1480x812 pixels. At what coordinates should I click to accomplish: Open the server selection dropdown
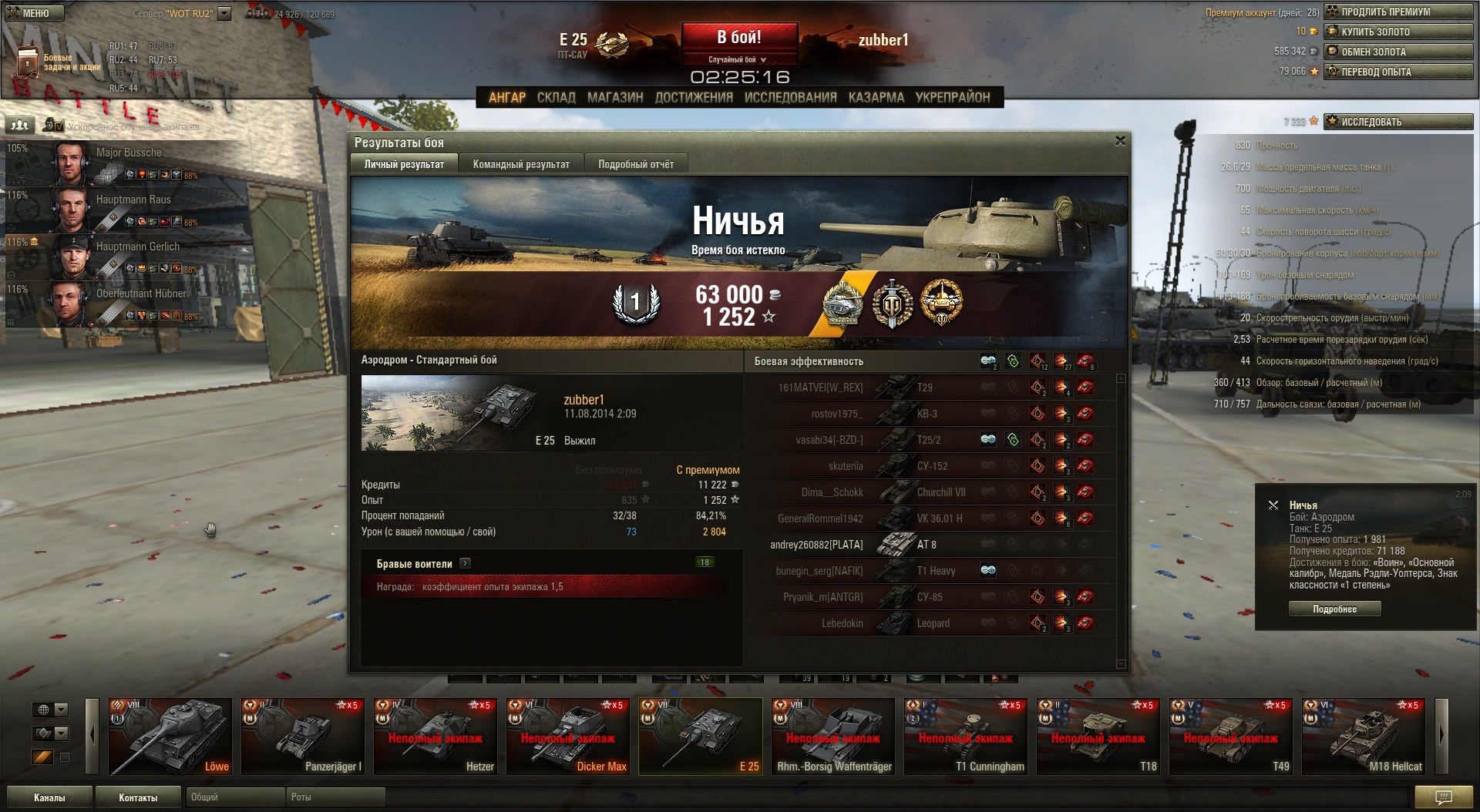coord(224,13)
